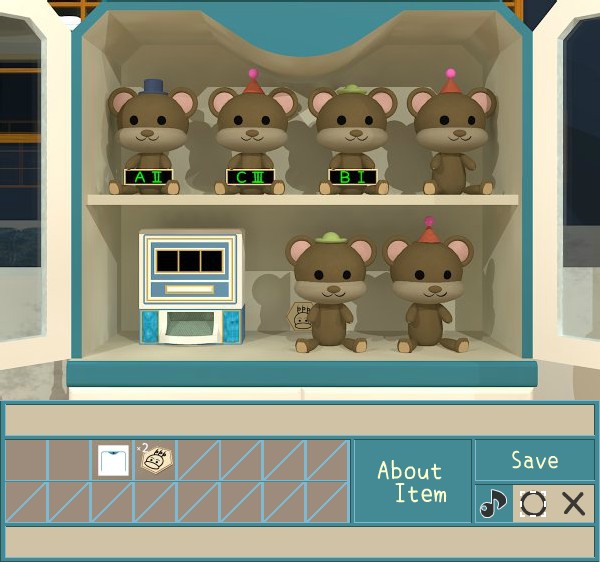The height and width of the screenshot is (562, 600).
Task: Click the X button
Action: (x=574, y=503)
